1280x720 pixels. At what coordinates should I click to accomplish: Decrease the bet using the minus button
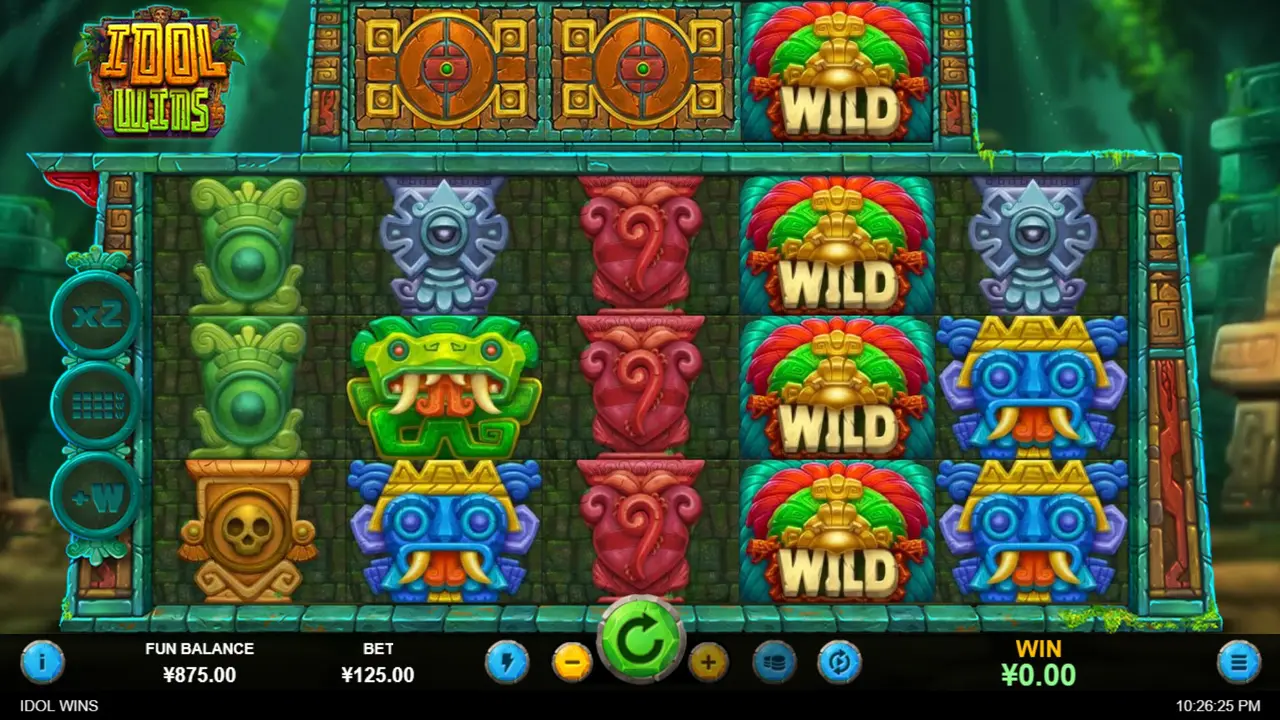point(573,661)
